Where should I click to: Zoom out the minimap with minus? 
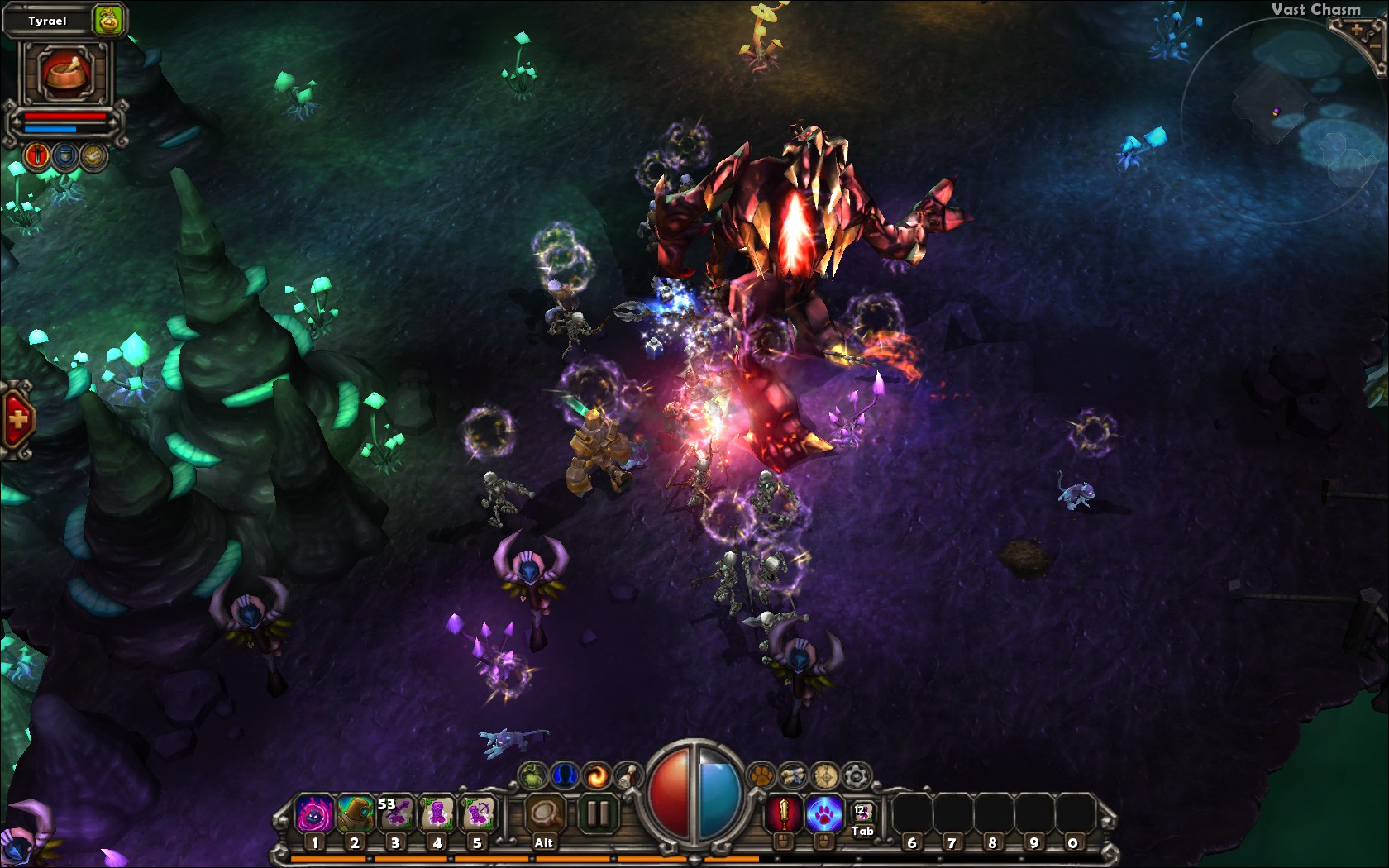[x=1375, y=45]
